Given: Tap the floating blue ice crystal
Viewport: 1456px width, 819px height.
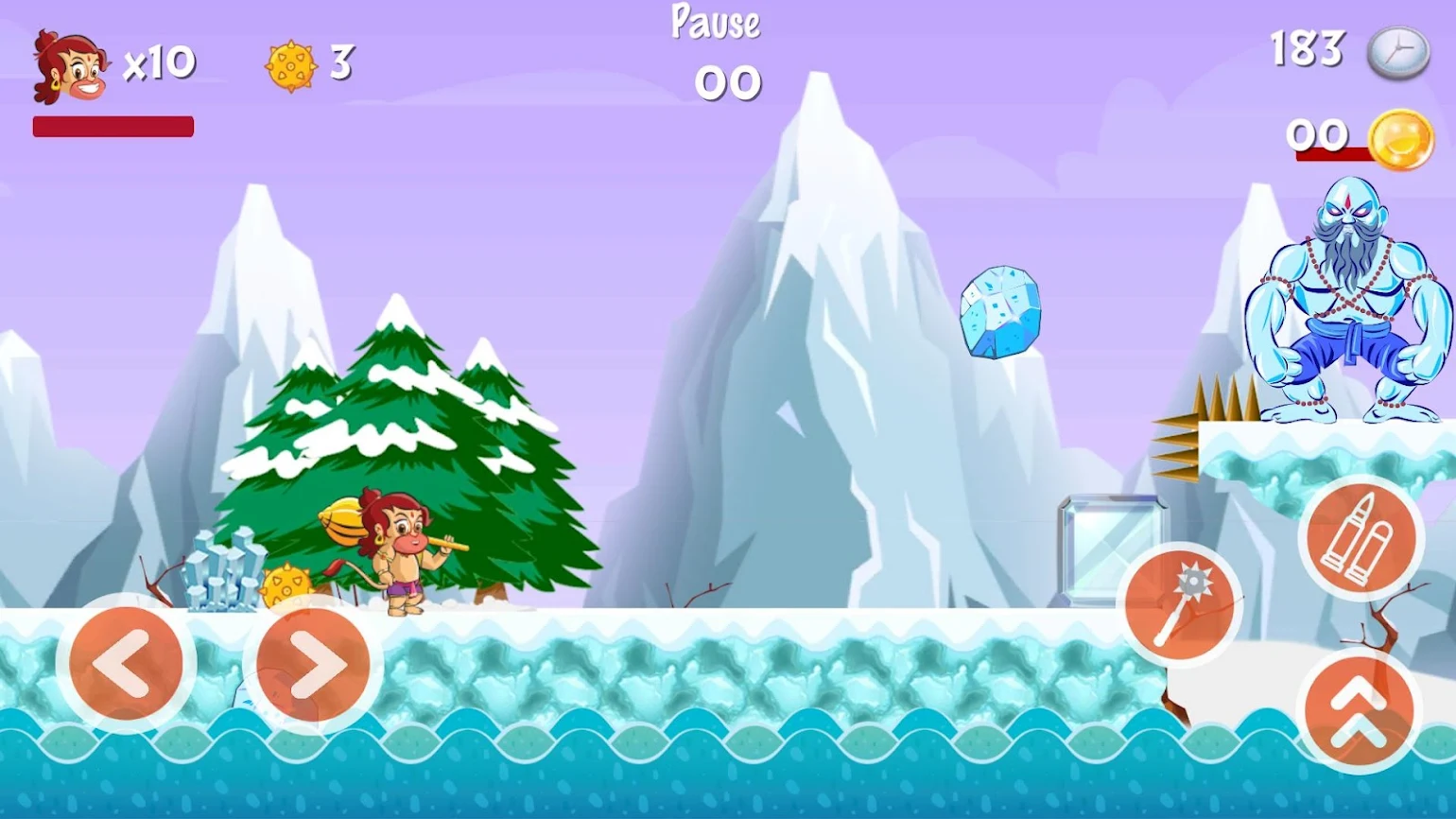Looking at the screenshot, I should coord(1002,310).
